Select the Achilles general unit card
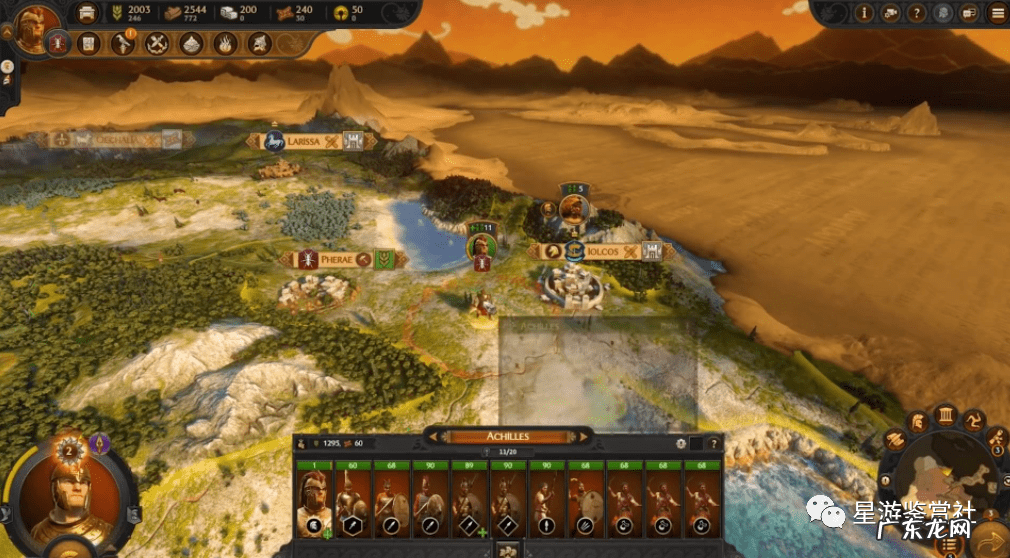The height and width of the screenshot is (558, 1010). point(314,498)
